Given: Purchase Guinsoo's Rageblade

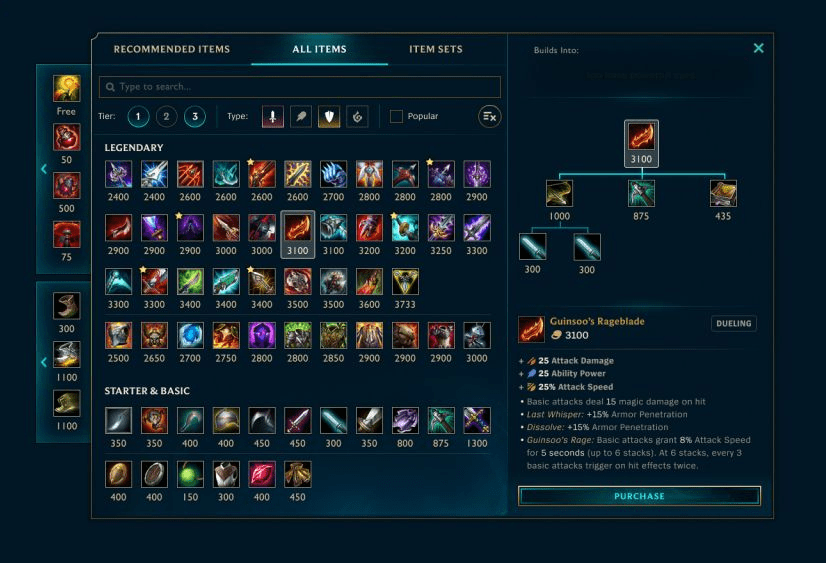Looking at the screenshot, I should [639, 496].
